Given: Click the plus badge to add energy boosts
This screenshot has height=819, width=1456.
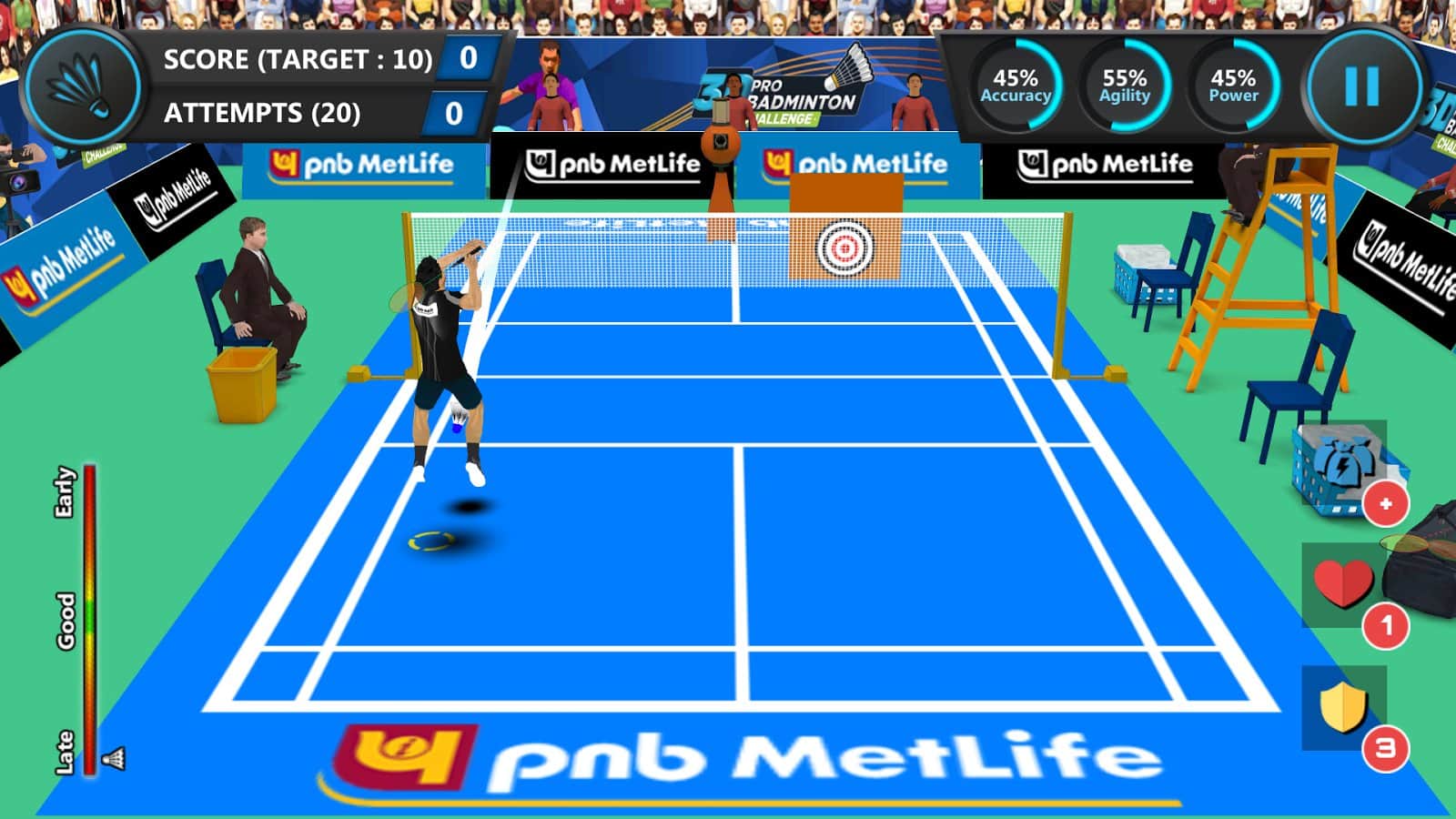Looking at the screenshot, I should pyautogui.click(x=1385, y=503).
